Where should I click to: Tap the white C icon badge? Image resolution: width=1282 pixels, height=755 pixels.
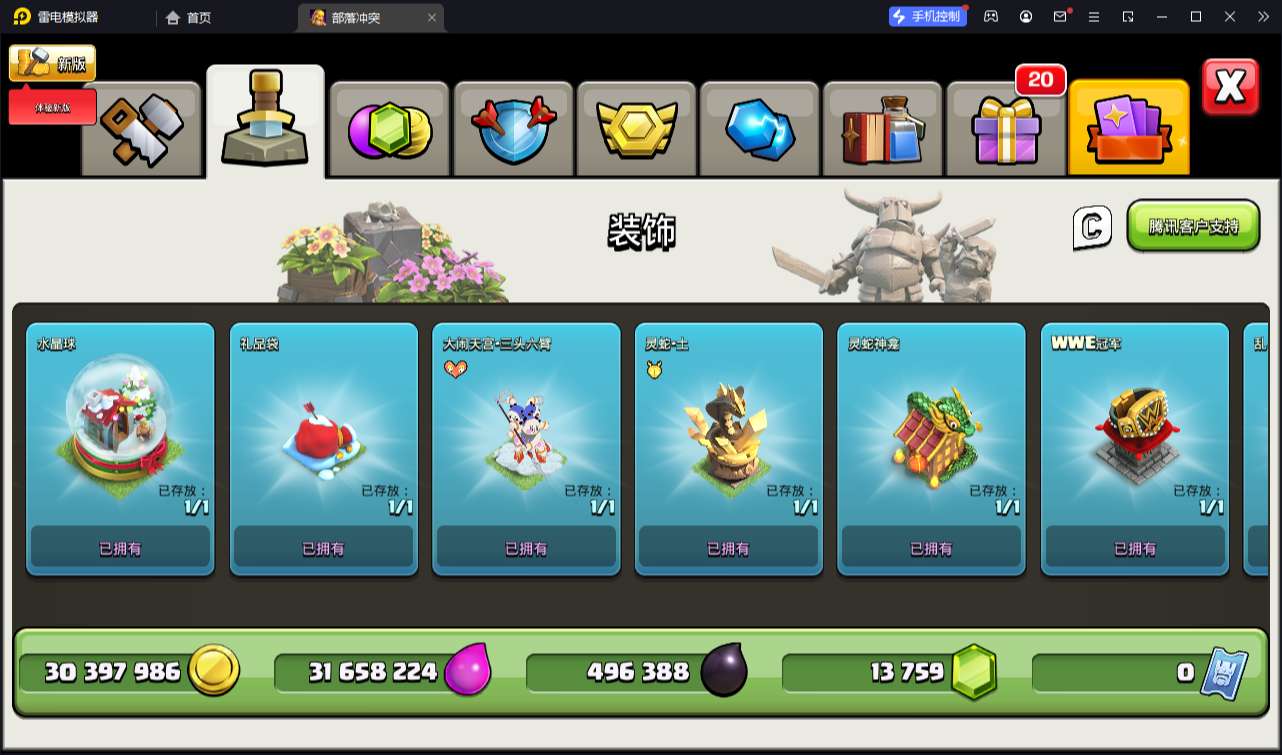(x=1092, y=228)
